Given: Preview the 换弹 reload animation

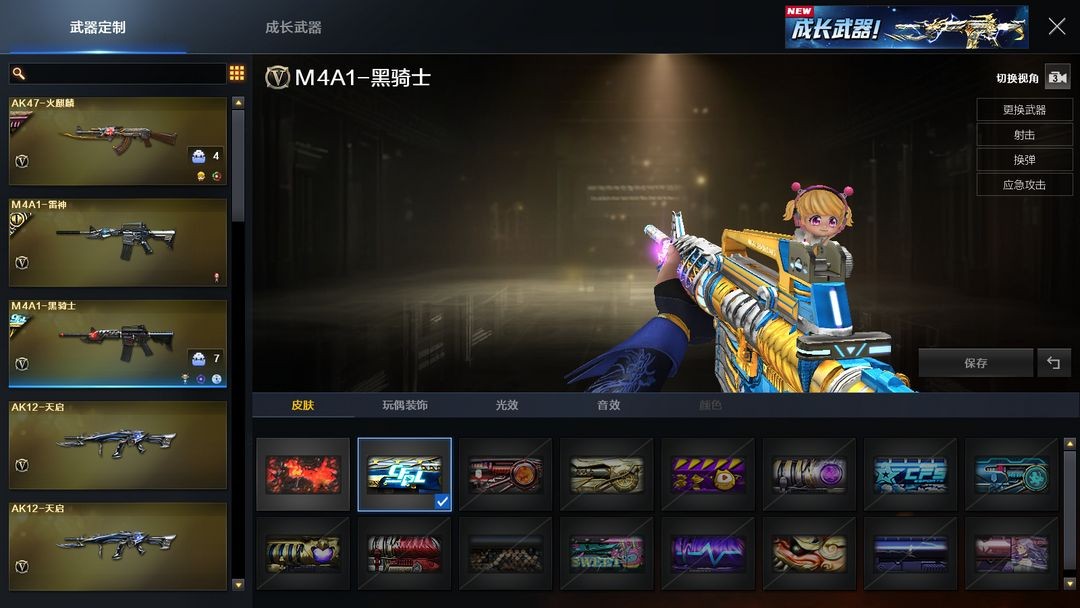Looking at the screenshot, I should point(1024,160).
